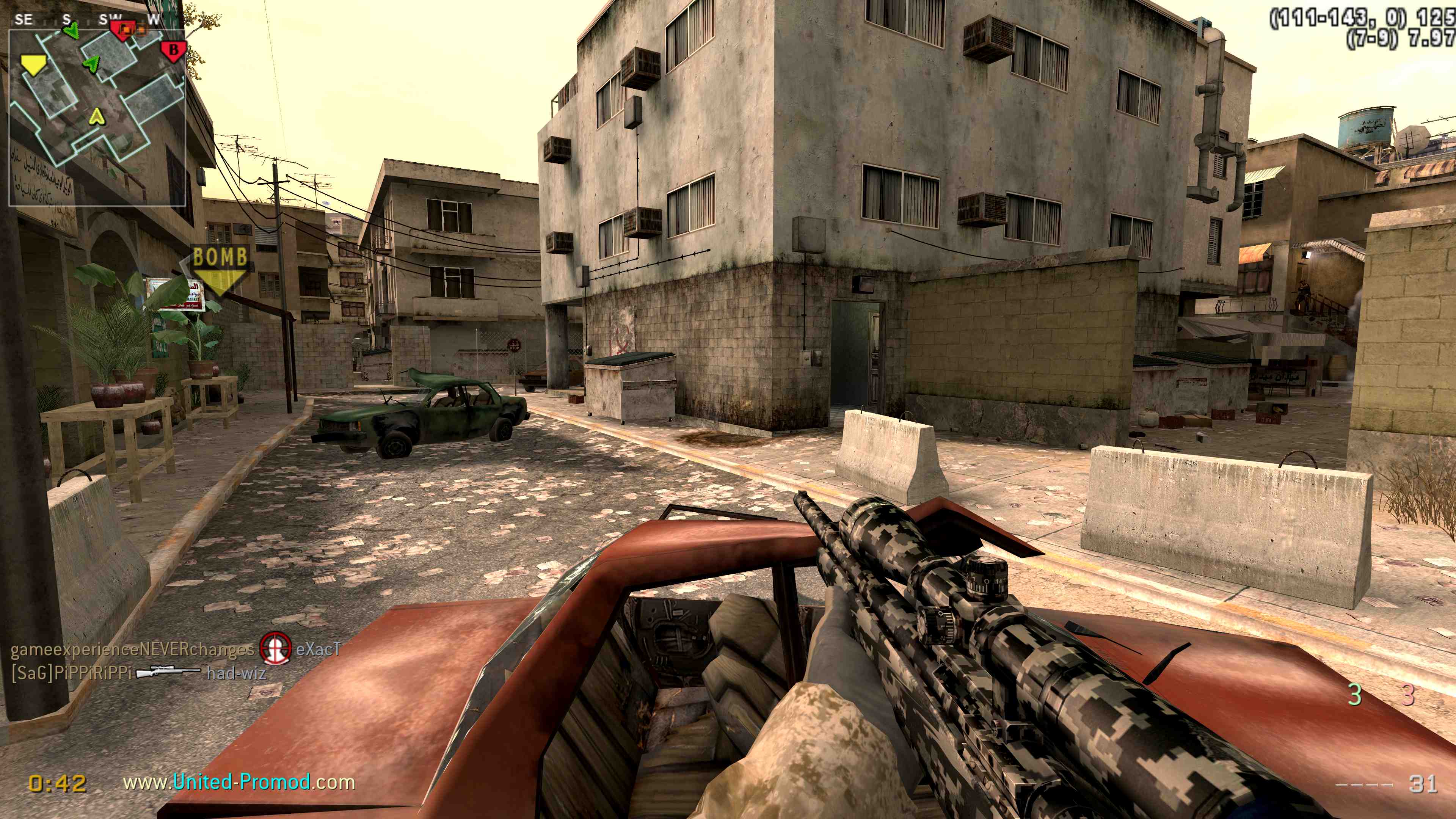
Task: Click the yellow player arrow on minimap
Action: point(97,116)
